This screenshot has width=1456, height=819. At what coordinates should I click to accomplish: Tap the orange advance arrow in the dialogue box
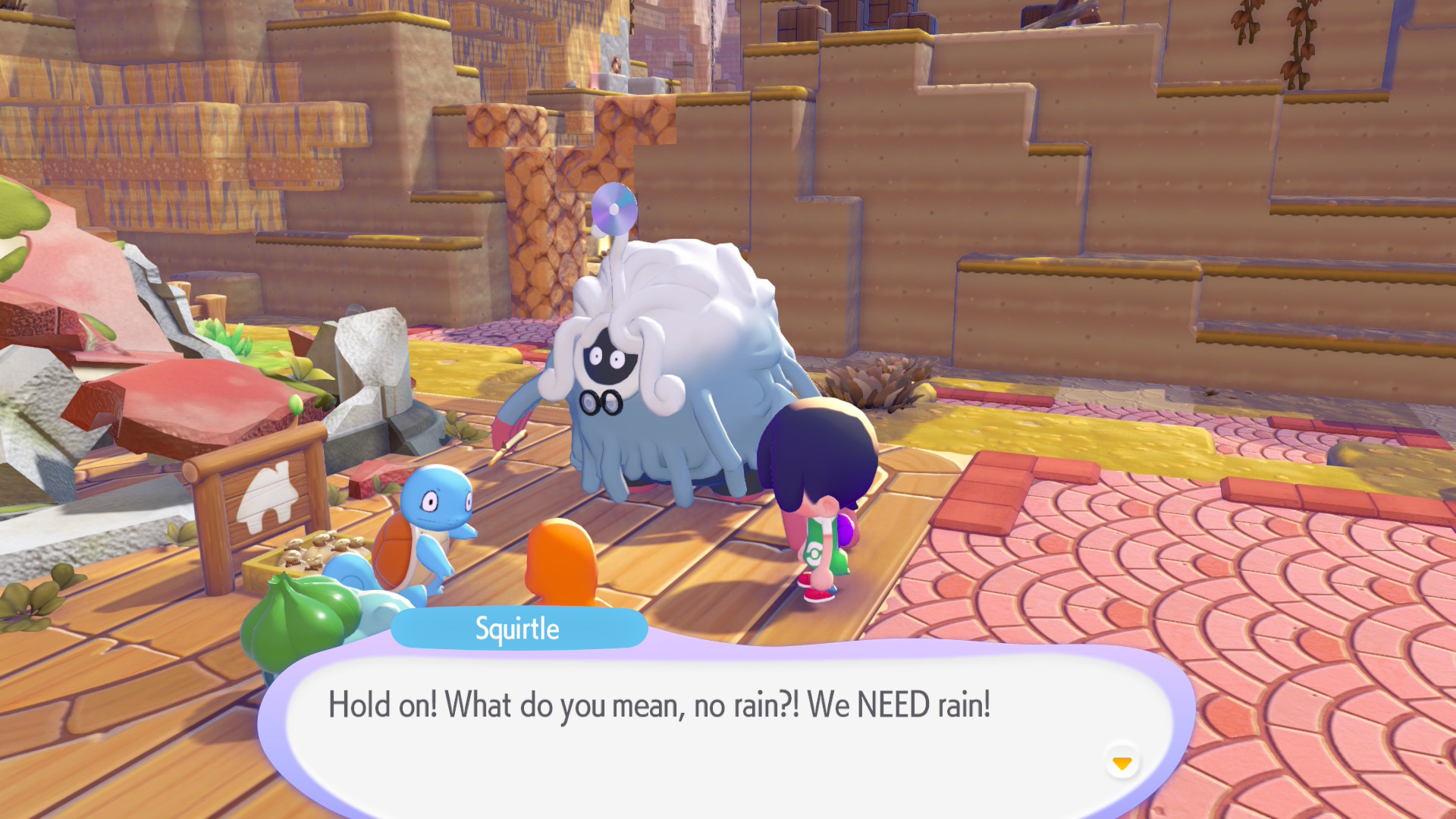(x=1122, y=764)
